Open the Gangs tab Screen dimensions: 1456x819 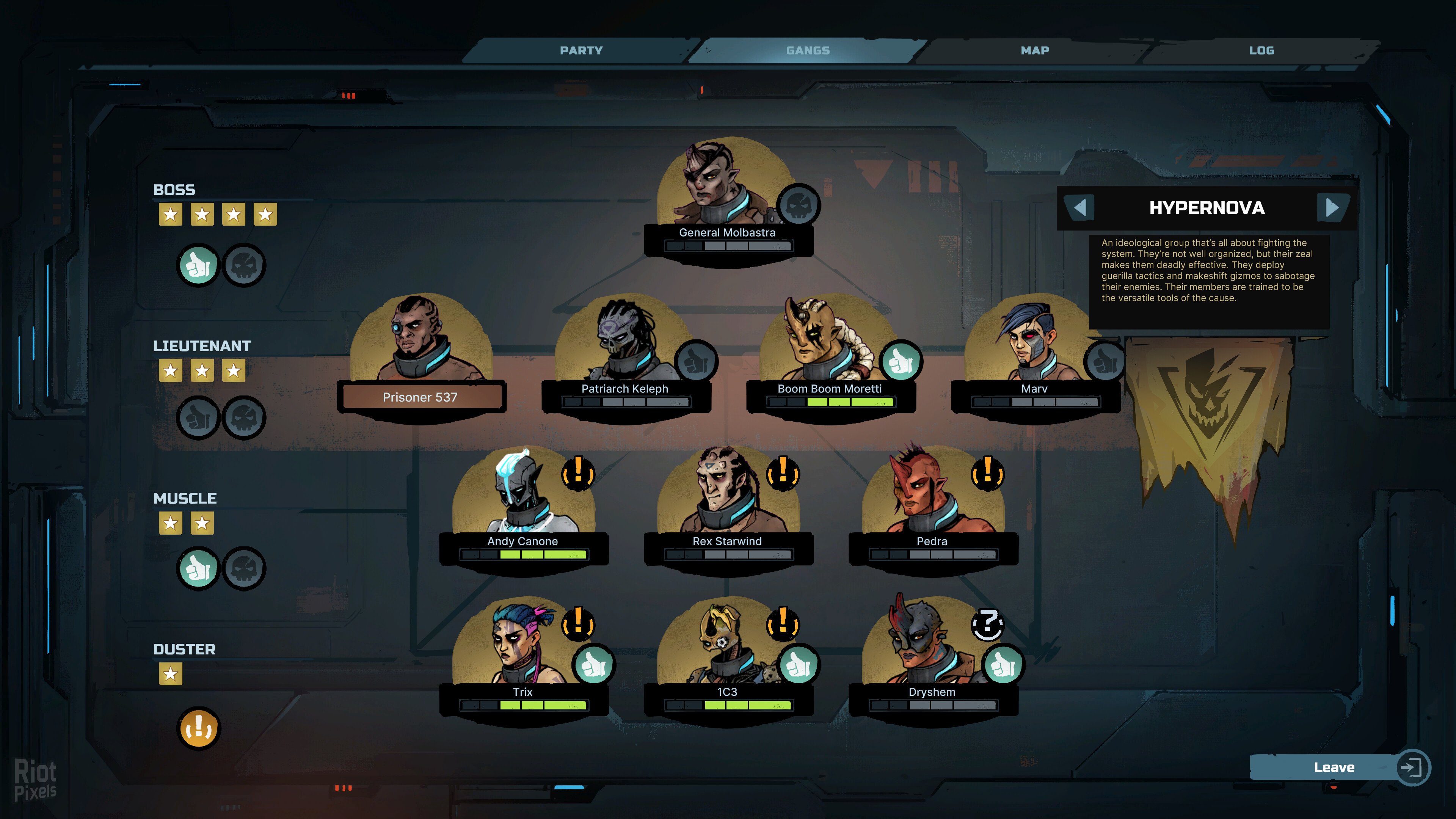click(x=808, y=50)
